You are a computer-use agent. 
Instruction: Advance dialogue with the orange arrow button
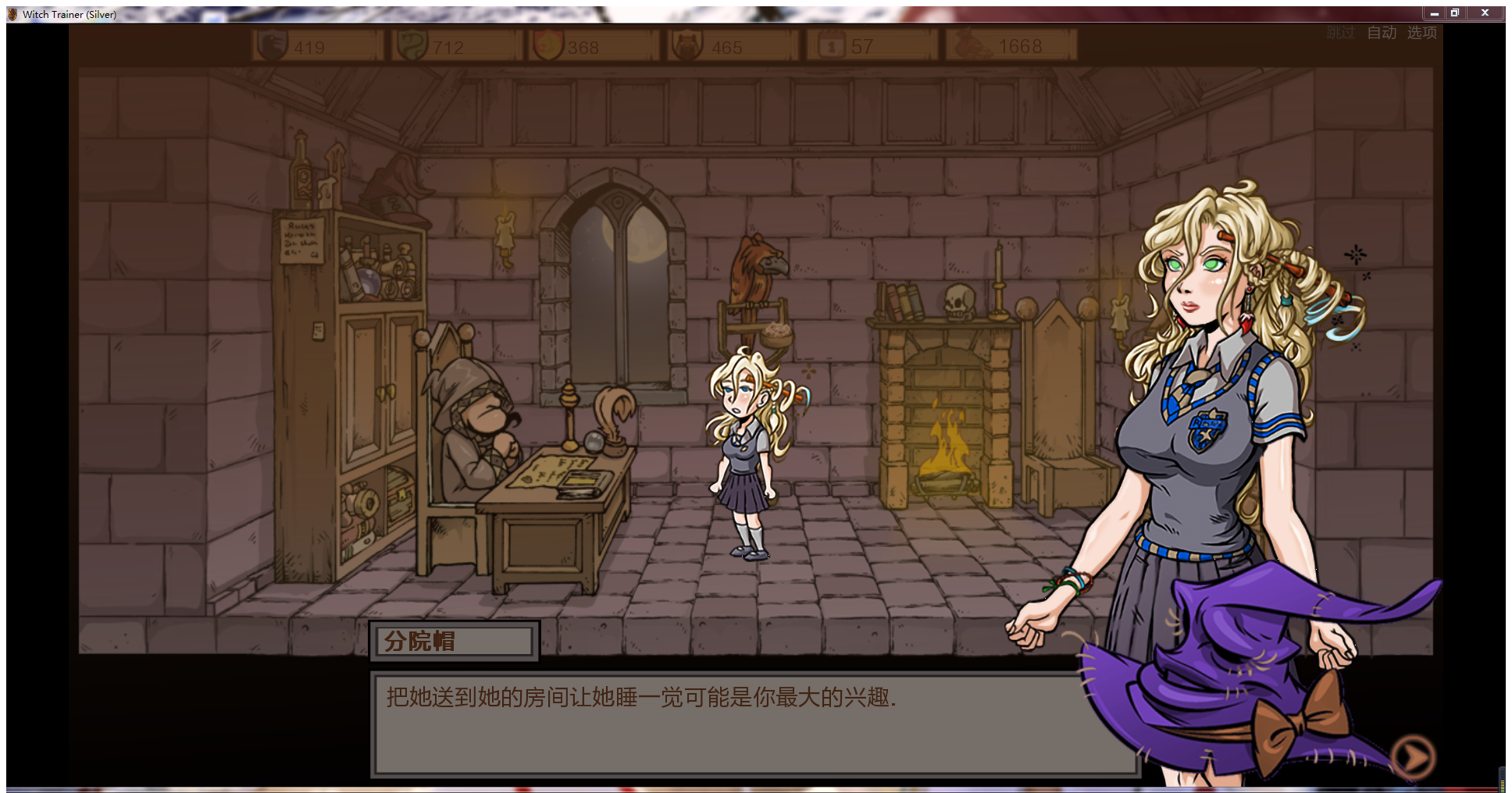[x=1414, y=756]
